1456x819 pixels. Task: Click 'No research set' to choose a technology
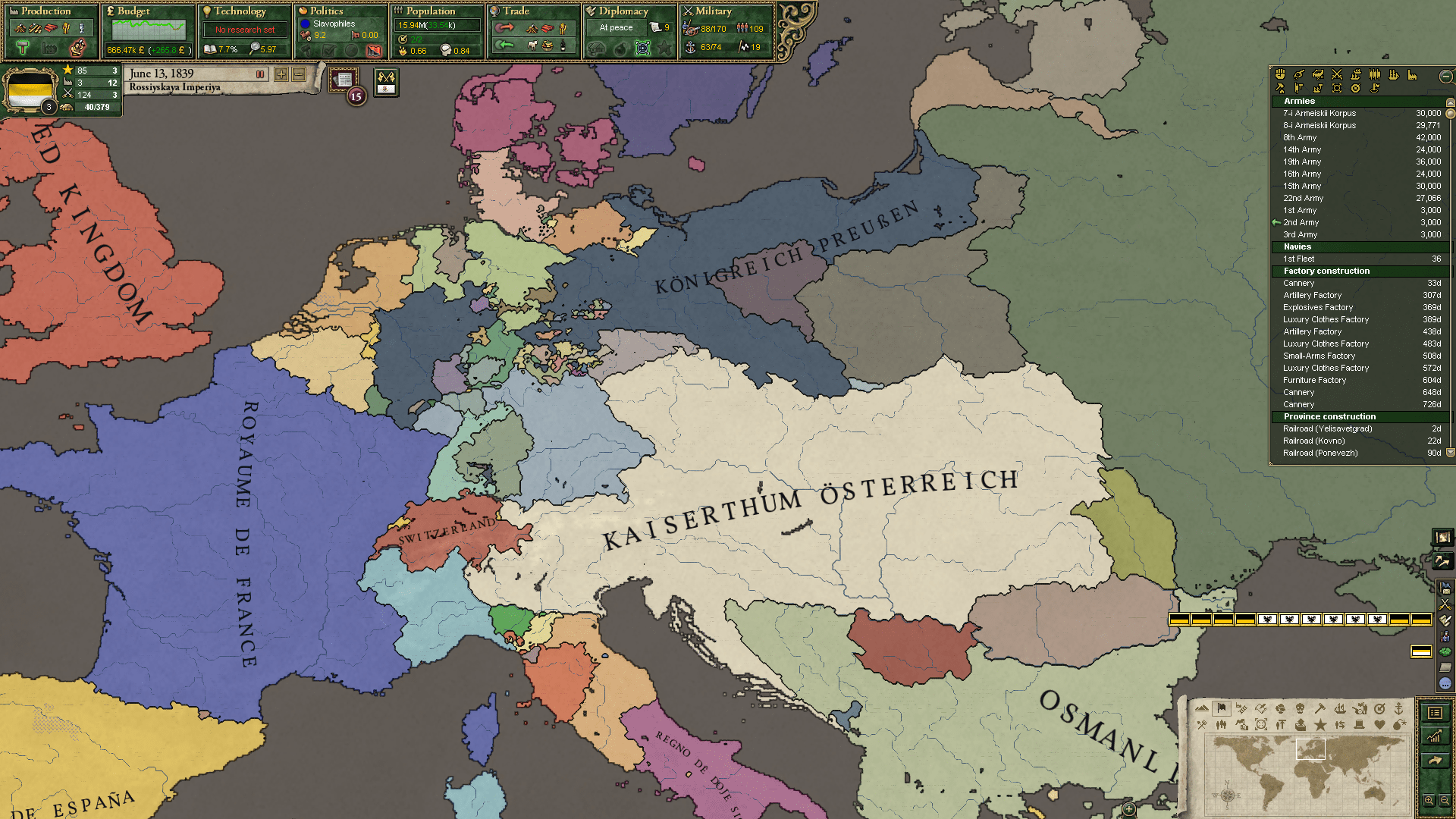[244, 29]
